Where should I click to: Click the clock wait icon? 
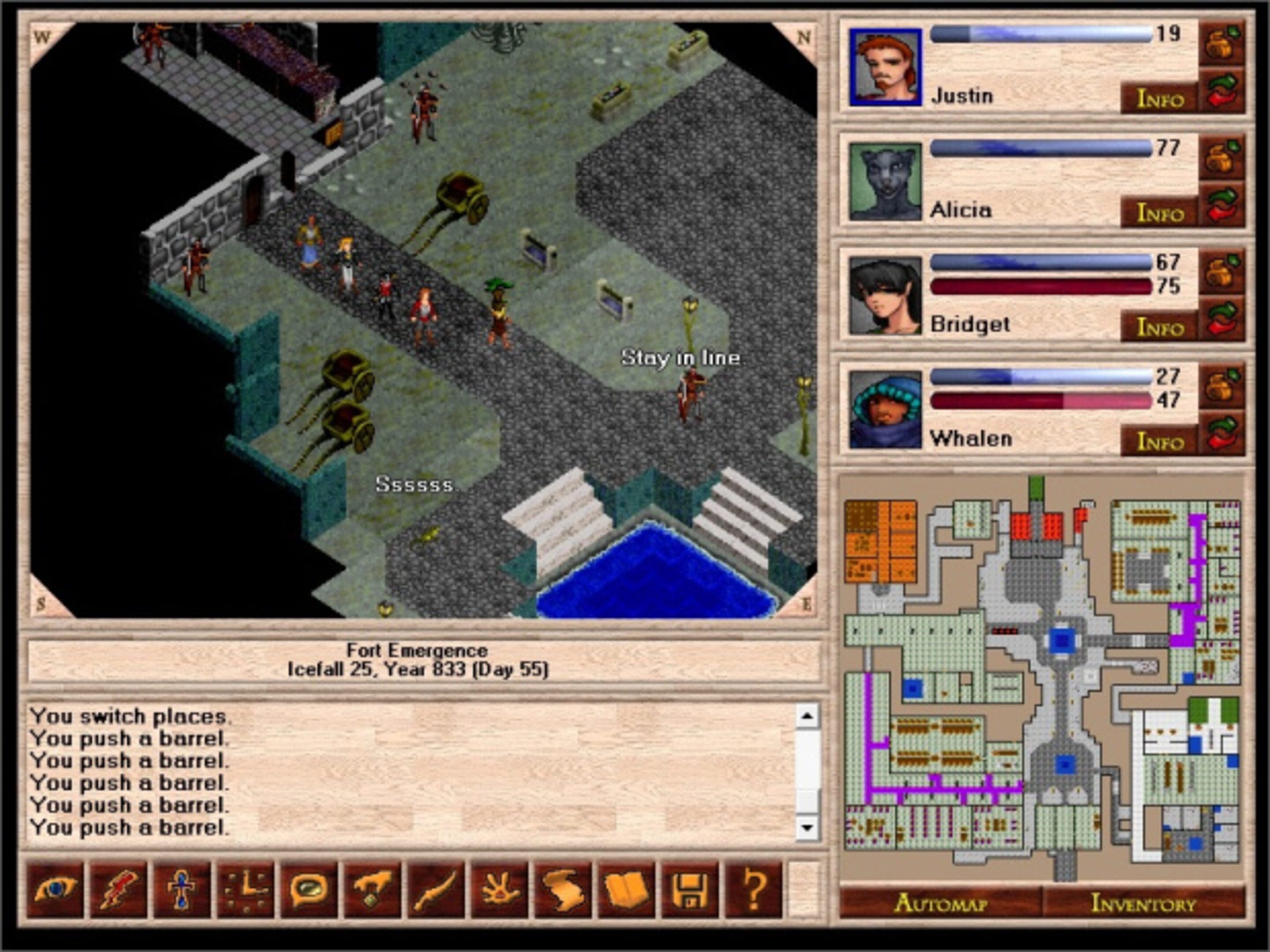(246, 890)
